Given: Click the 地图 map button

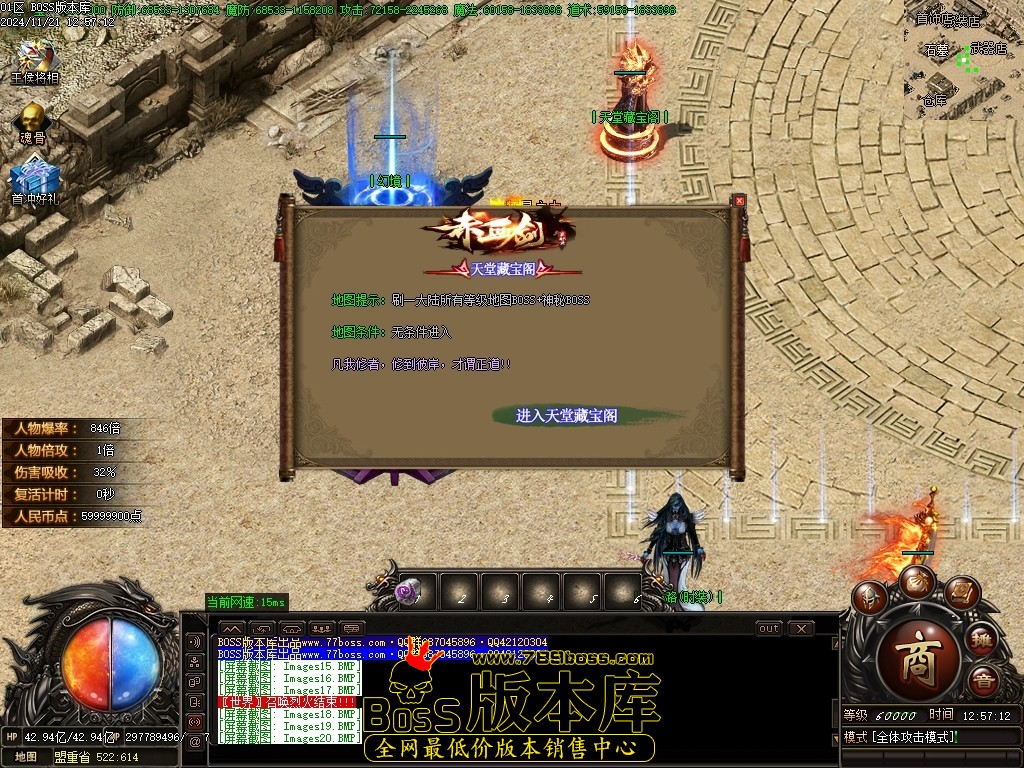Looking at the screenshot, I should pos(26,757).
